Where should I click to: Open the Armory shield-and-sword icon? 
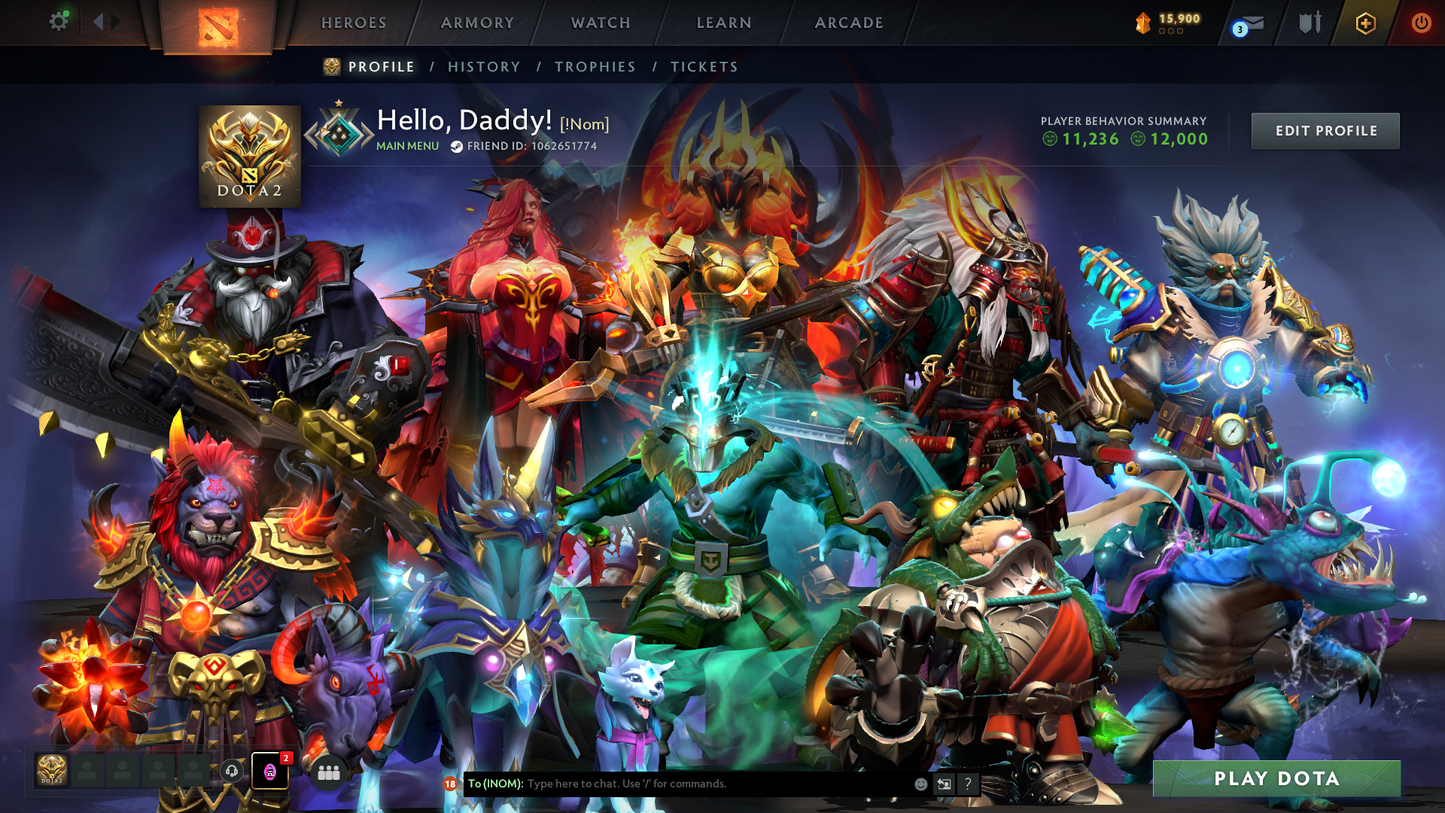(x=1308, y=21)
